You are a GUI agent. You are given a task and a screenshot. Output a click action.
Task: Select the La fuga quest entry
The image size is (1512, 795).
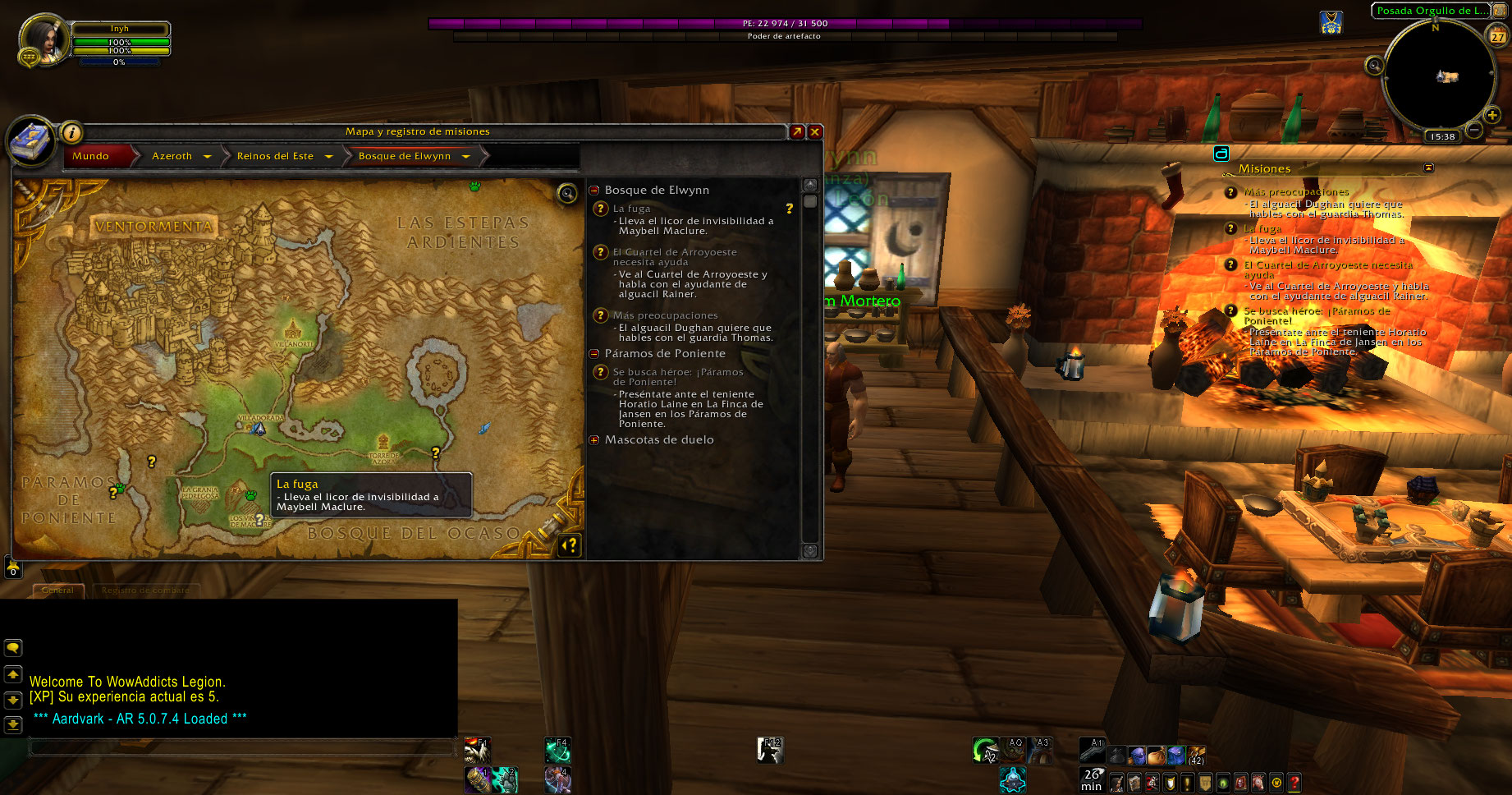(631, 209)
